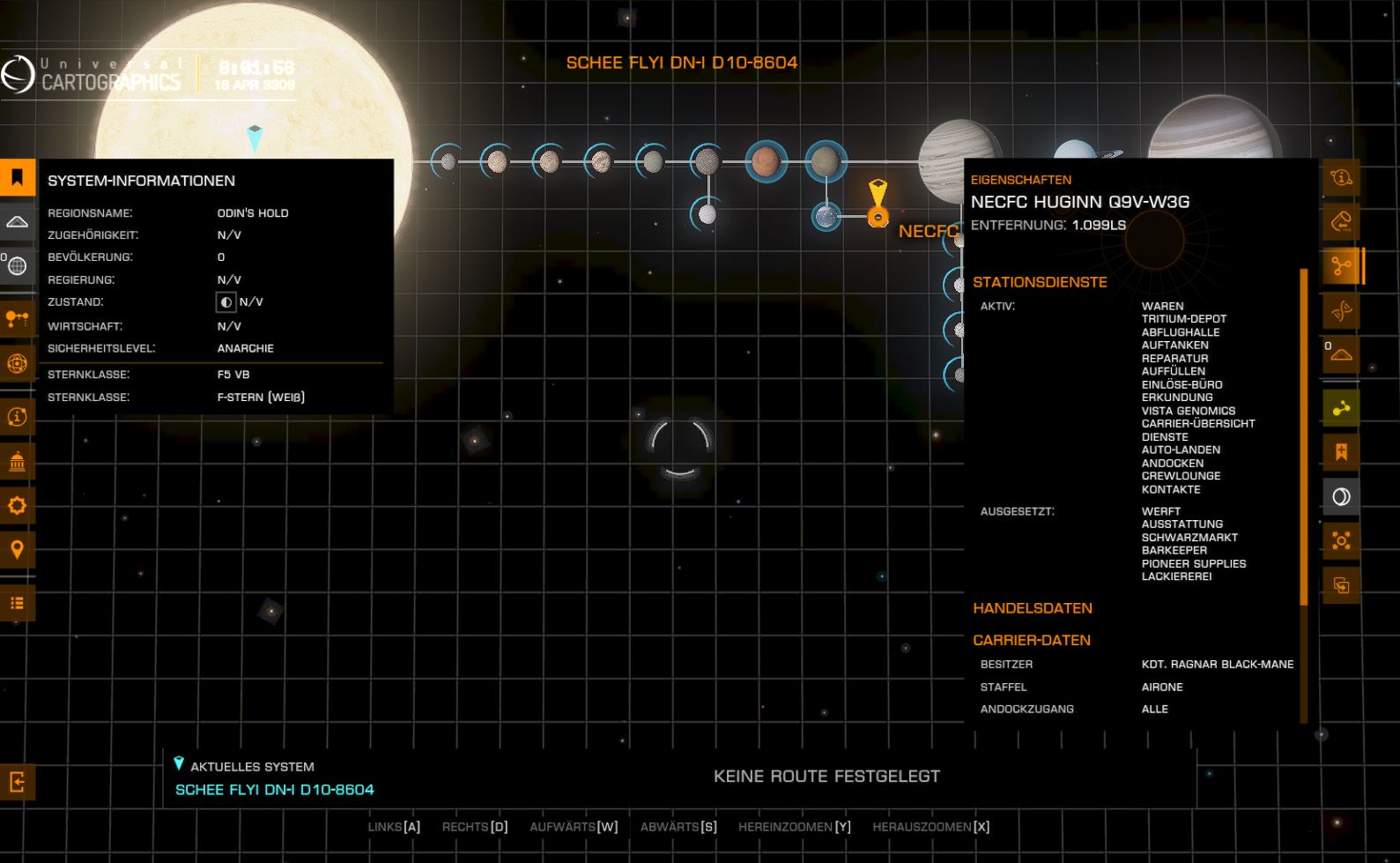This screenshot has width=1400, height=863.
Task: Click the circled info icon on left
Action: tap(17, 416)
